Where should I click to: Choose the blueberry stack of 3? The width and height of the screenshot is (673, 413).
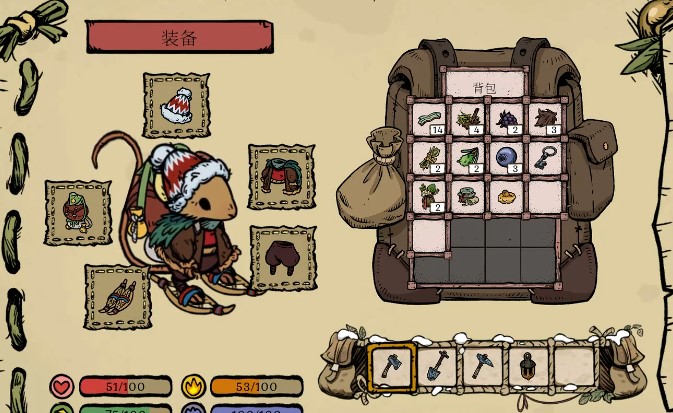coord(507,158)
